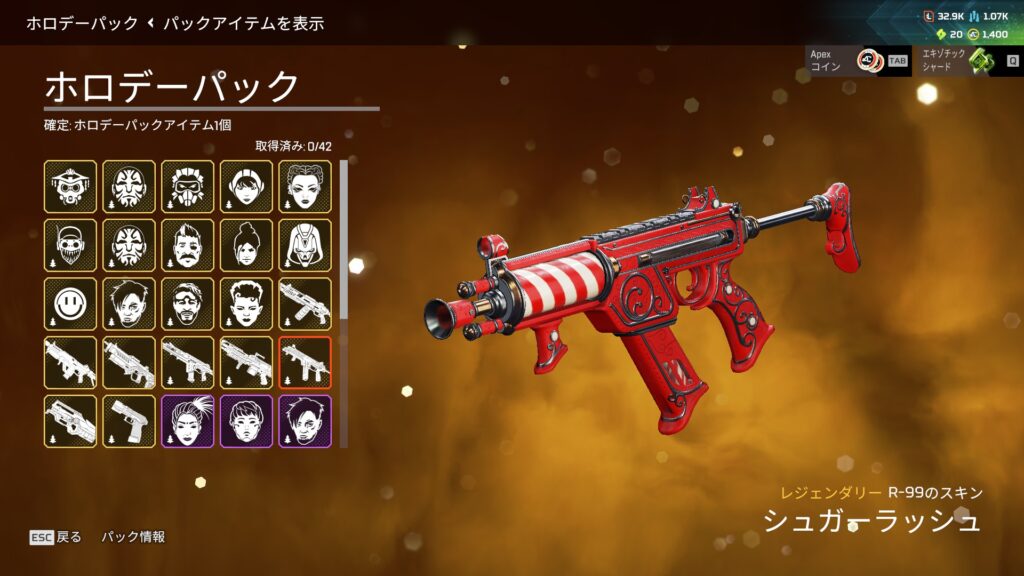Select the bearded legend with cap and headphones
This screenshot has width=1024, height=576.
pos(71,246)
